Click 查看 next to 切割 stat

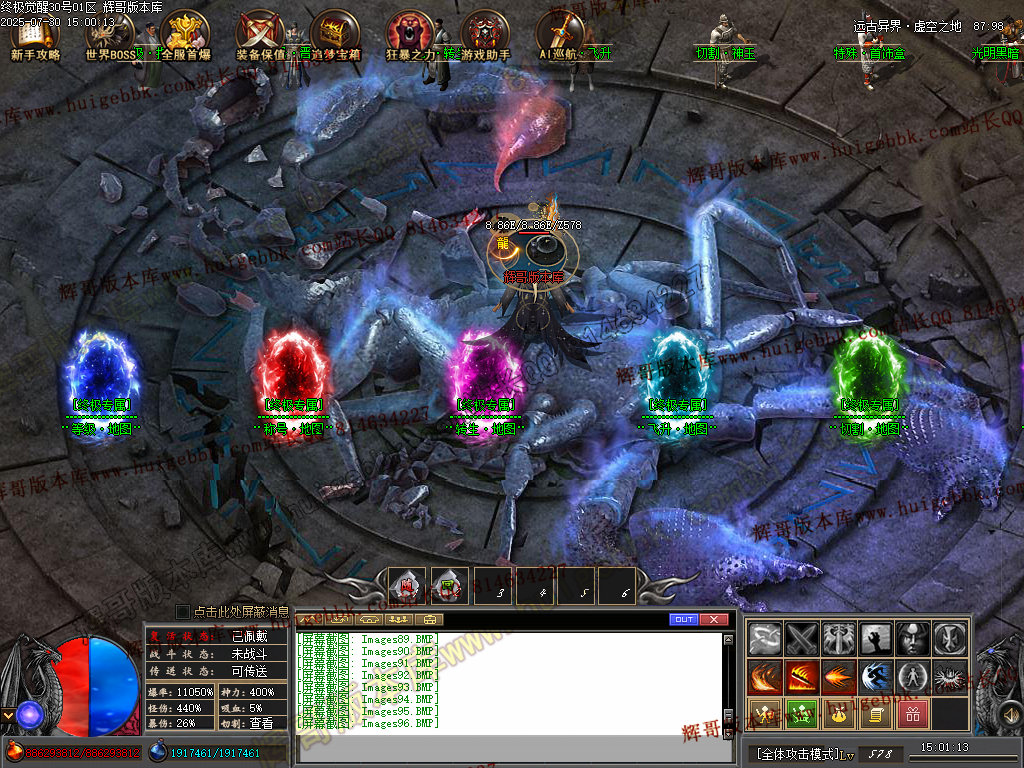tap(260, 723)
